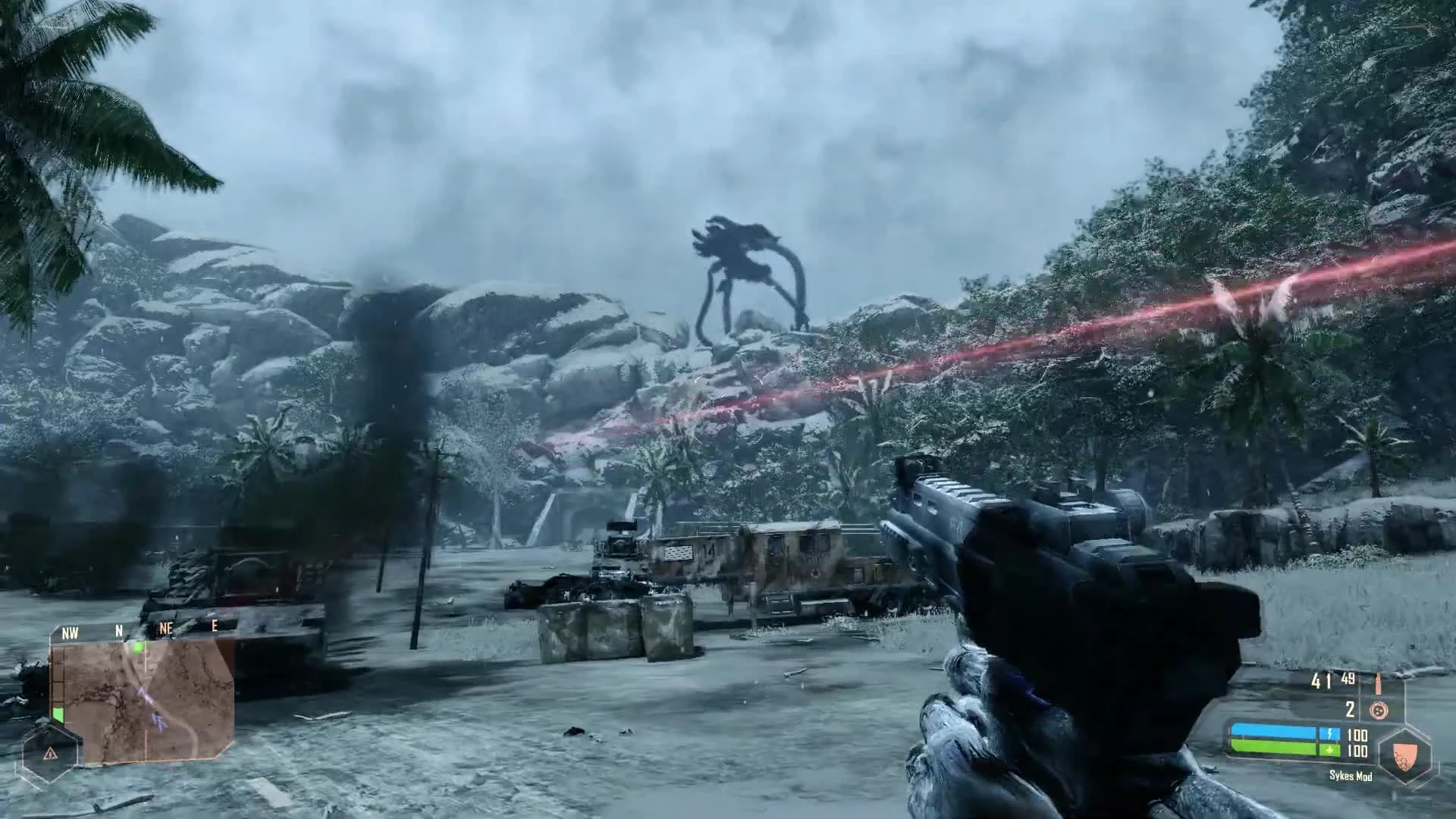Image resolution: width=1456 pixels, height=819 pixels.
Task: Click the Sykes Mod label
Action: (1351, 776)
